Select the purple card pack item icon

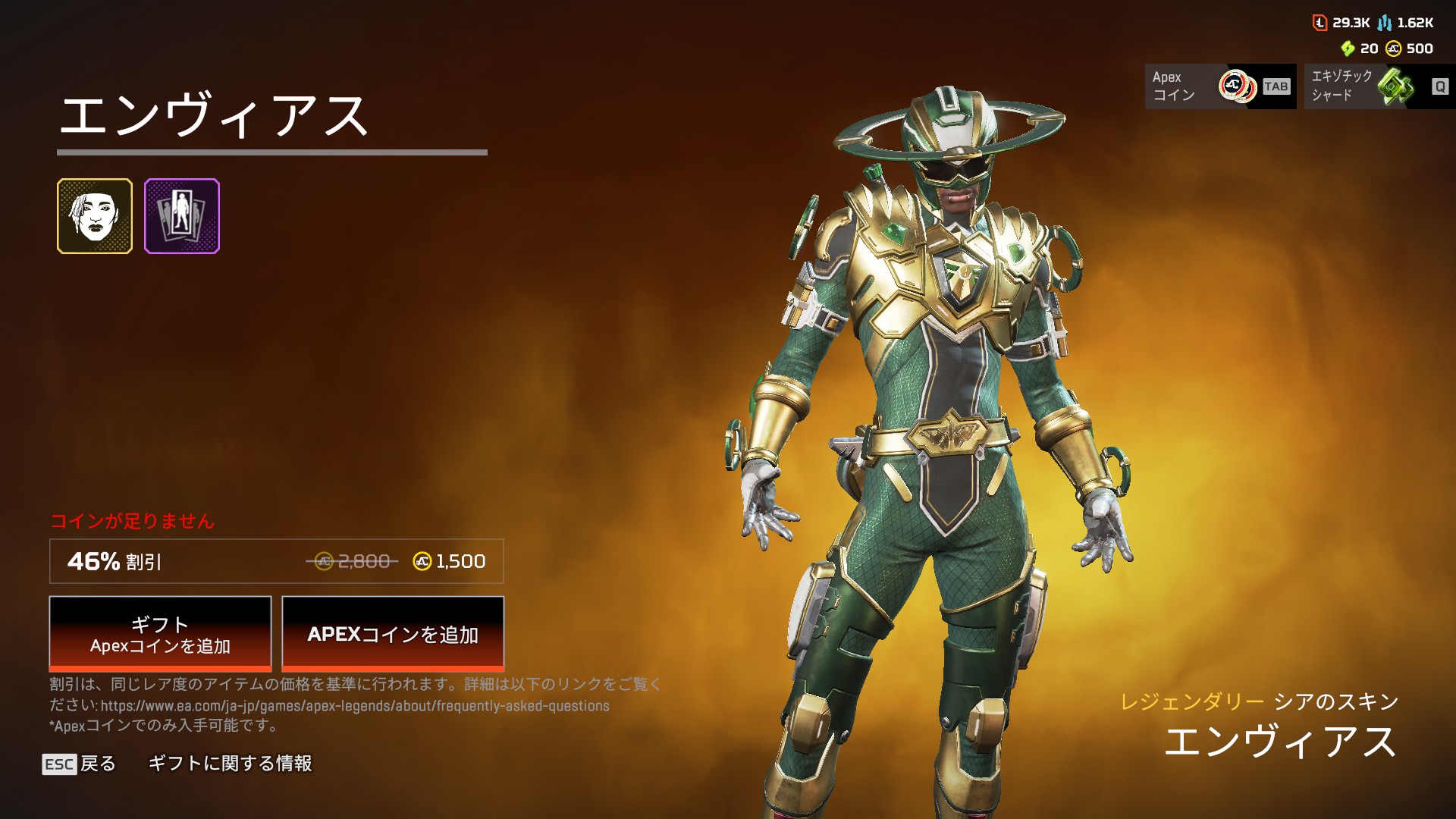182,216
